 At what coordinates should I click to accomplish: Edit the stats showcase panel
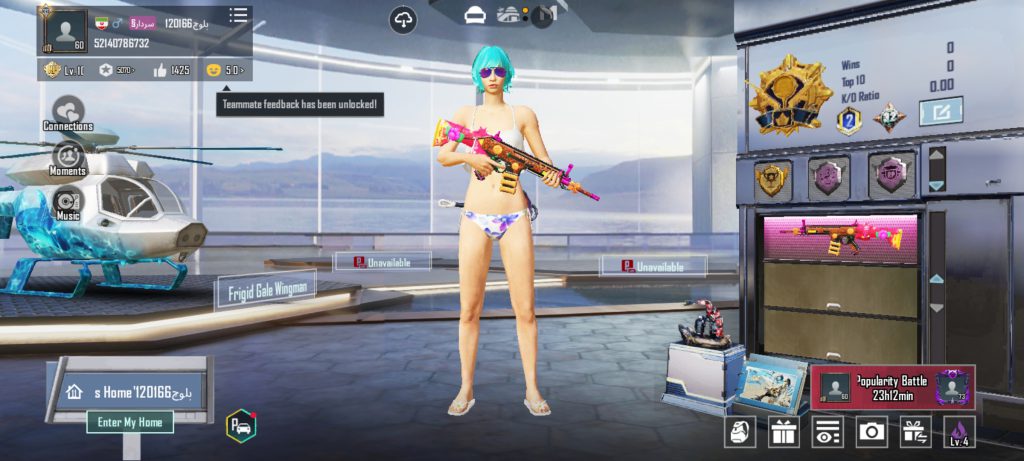[x=940, y=111]
